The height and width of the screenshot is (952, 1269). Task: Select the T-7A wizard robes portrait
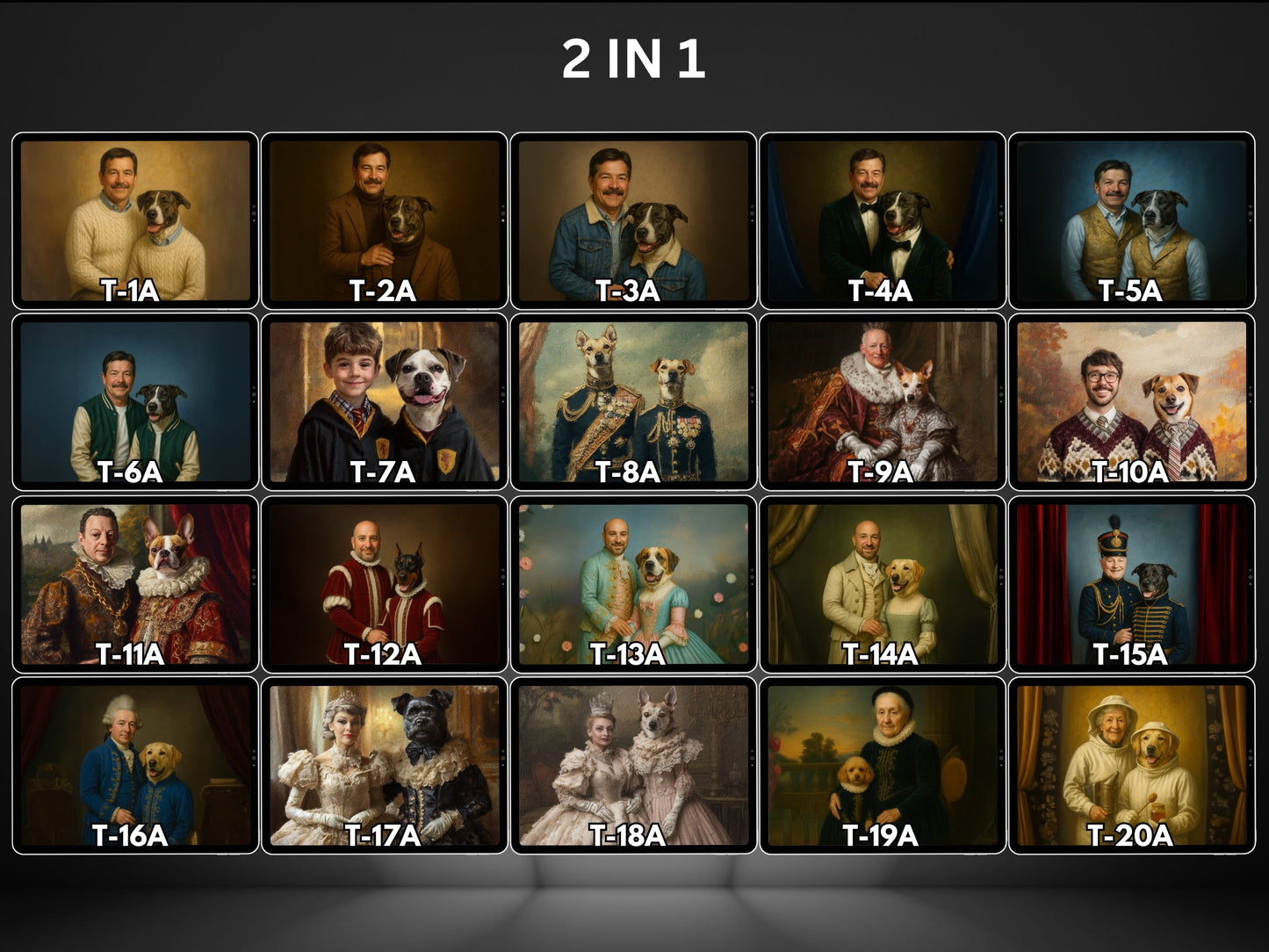point(385,401)
